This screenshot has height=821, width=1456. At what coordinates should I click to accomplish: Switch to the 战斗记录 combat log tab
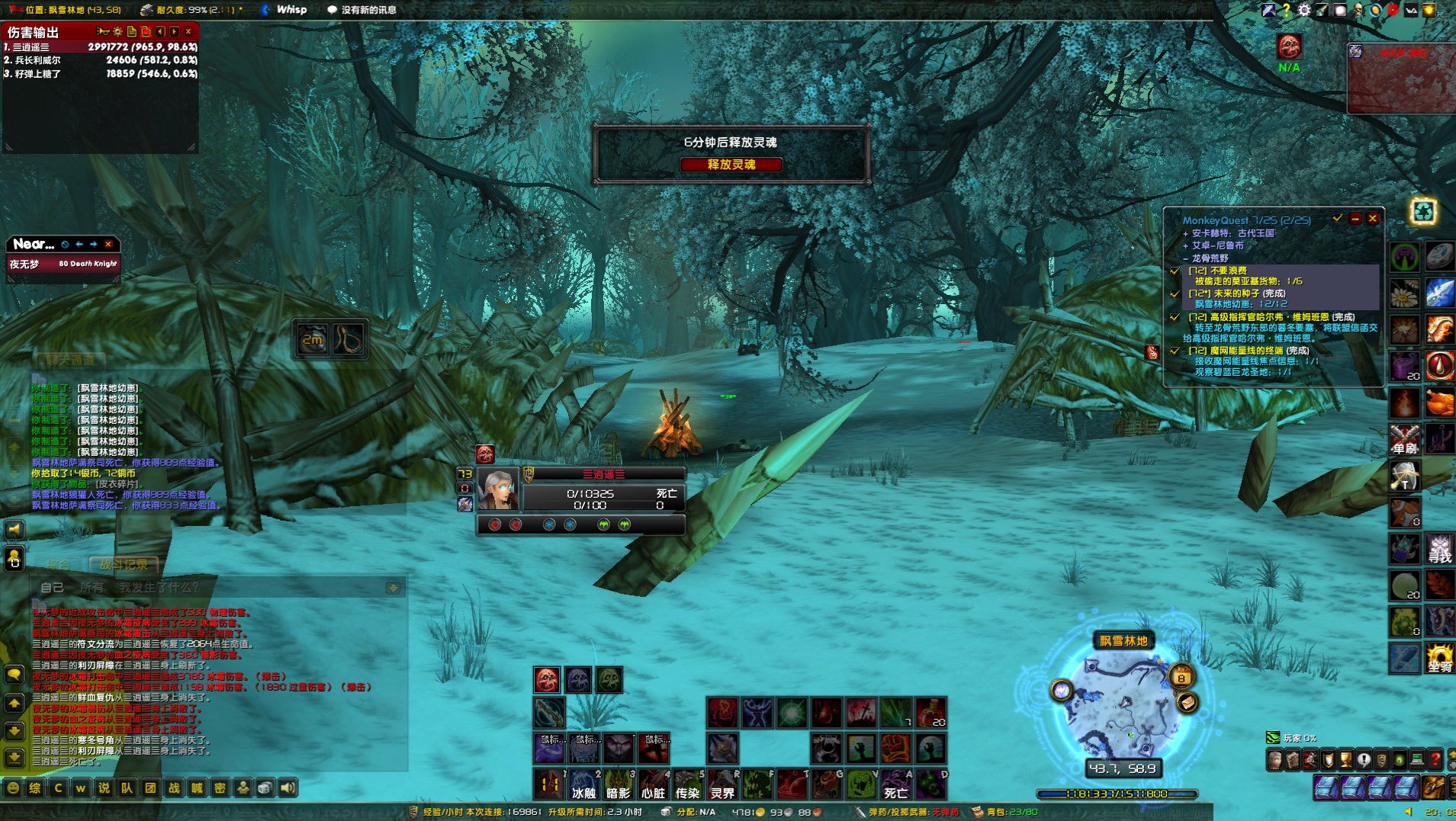point(124,565)
